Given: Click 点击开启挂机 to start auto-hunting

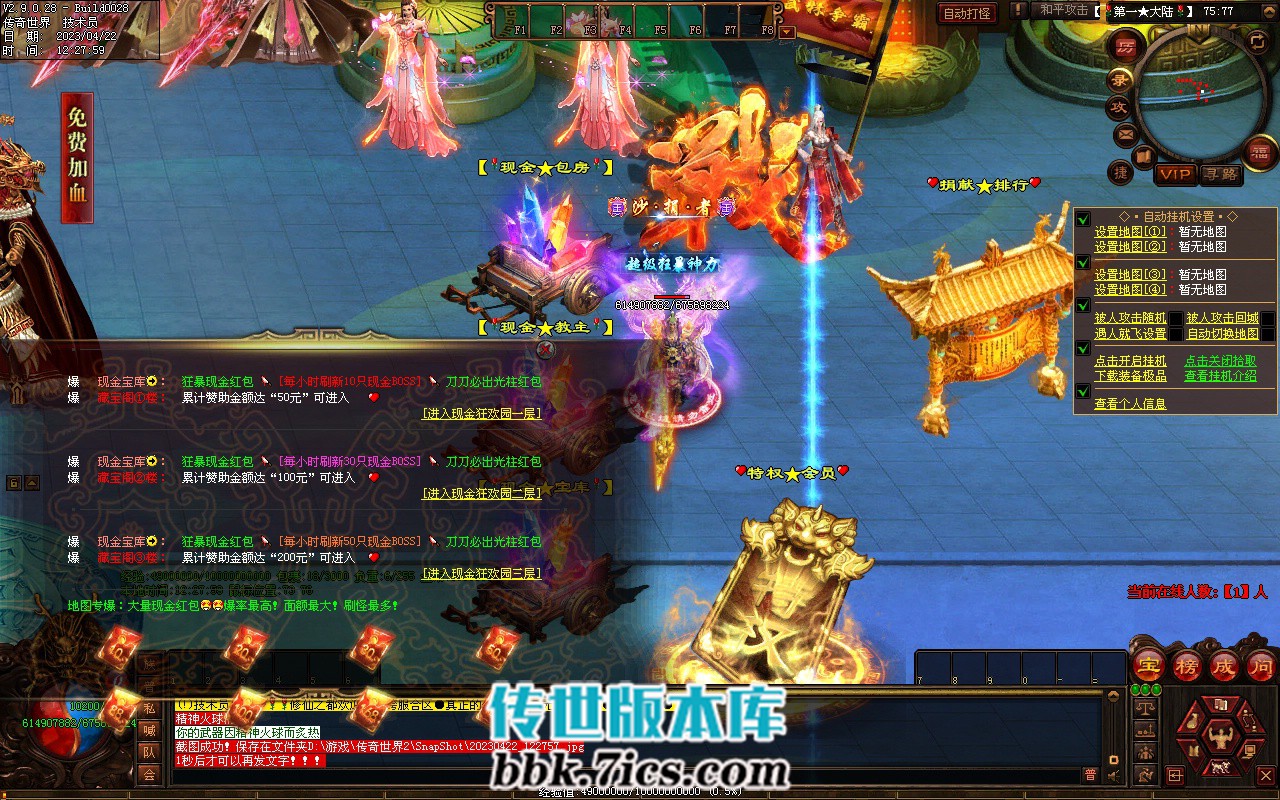Looking at the screenshot, I should coord(1130,361).
